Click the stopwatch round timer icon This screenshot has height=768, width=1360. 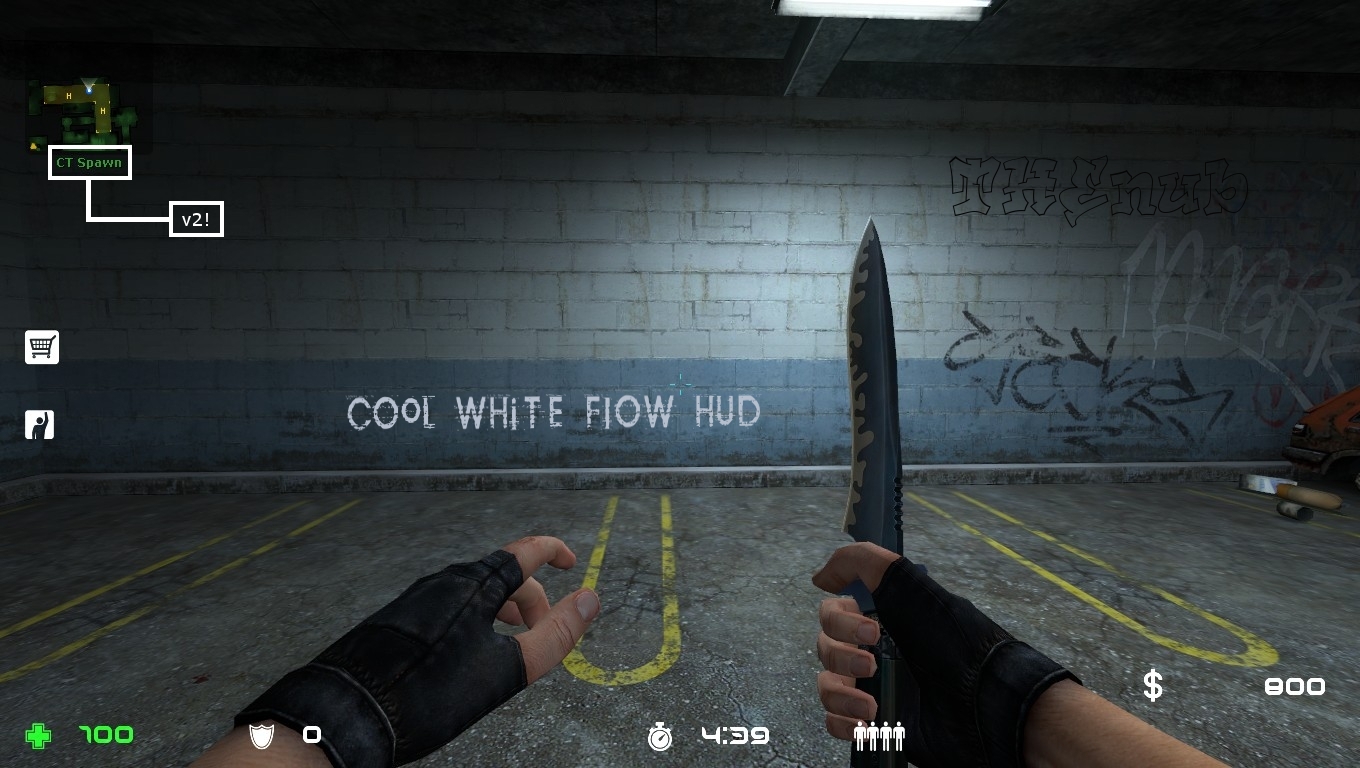[x=659, y=735]
